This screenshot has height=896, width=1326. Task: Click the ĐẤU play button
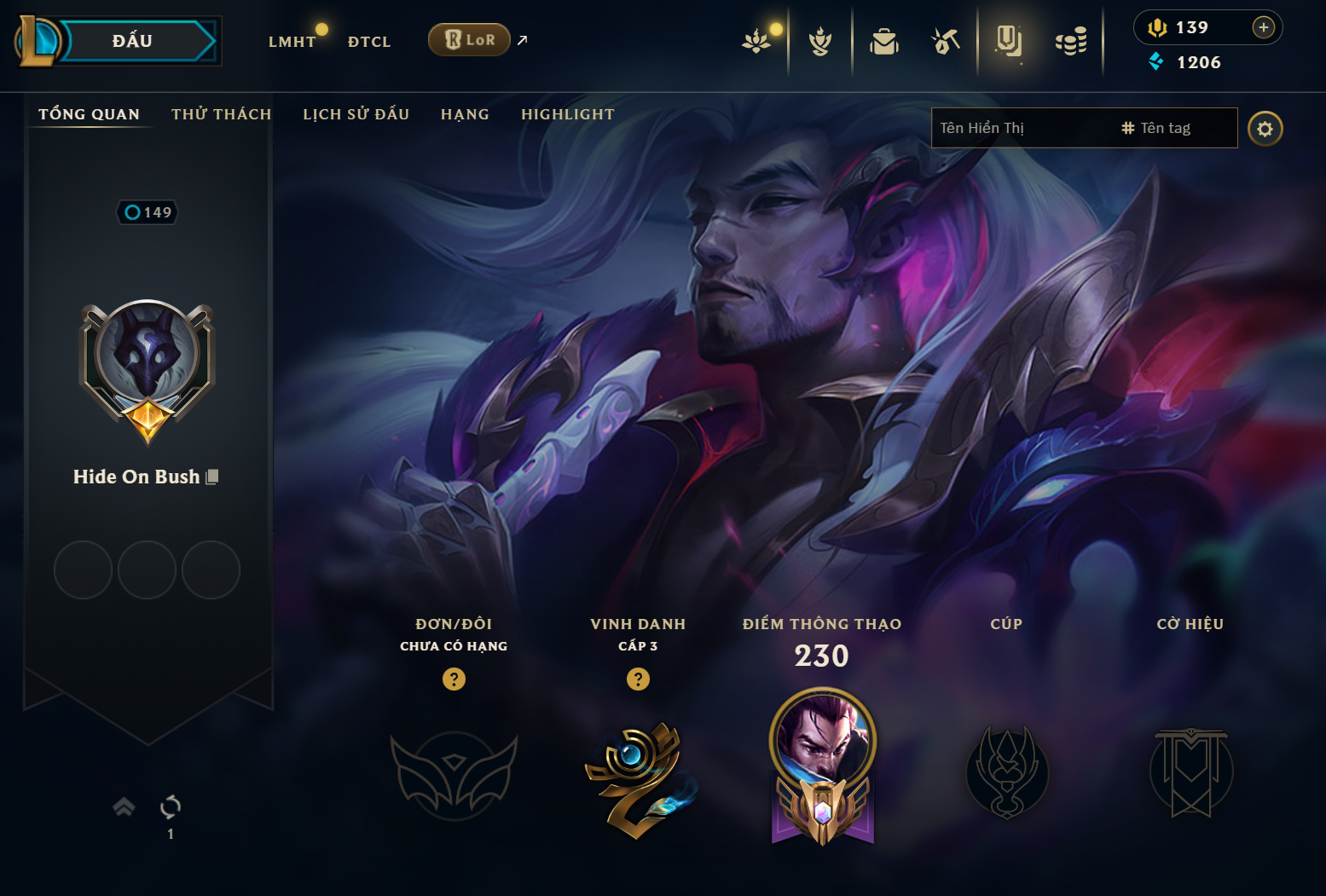click(x=132, y=41)
